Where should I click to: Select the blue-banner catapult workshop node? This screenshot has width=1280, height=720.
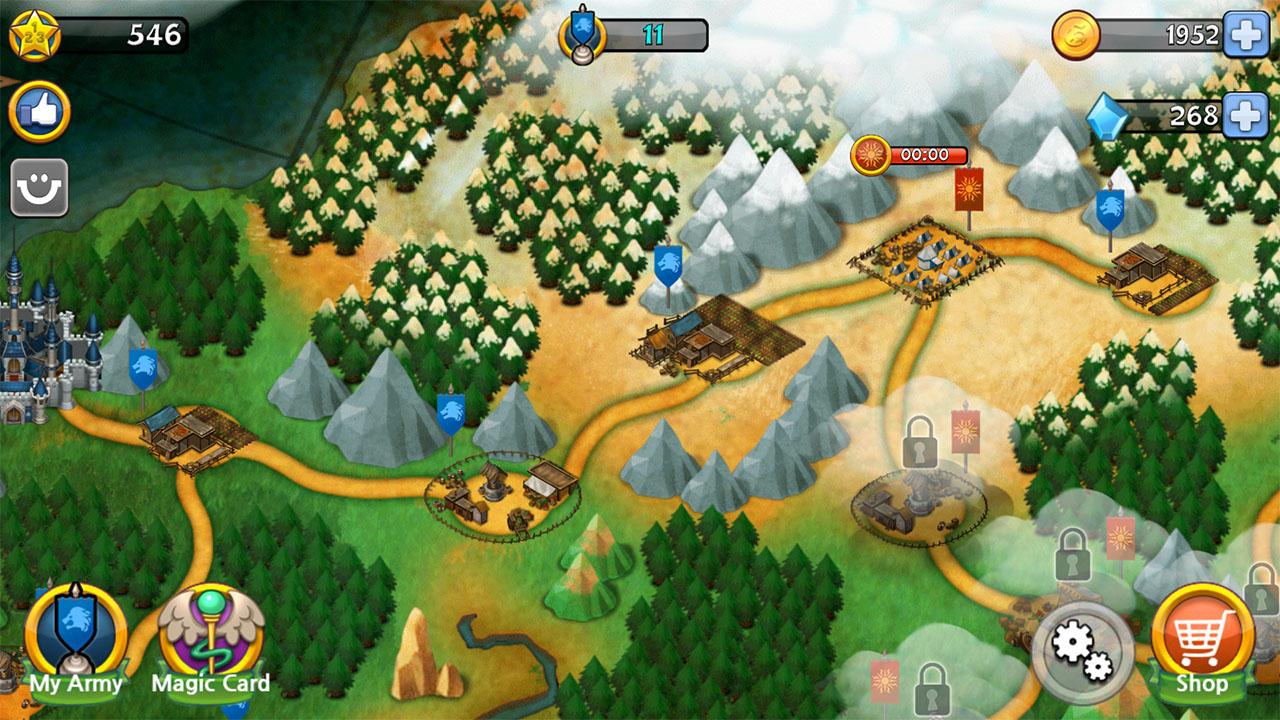pos(505,492)
